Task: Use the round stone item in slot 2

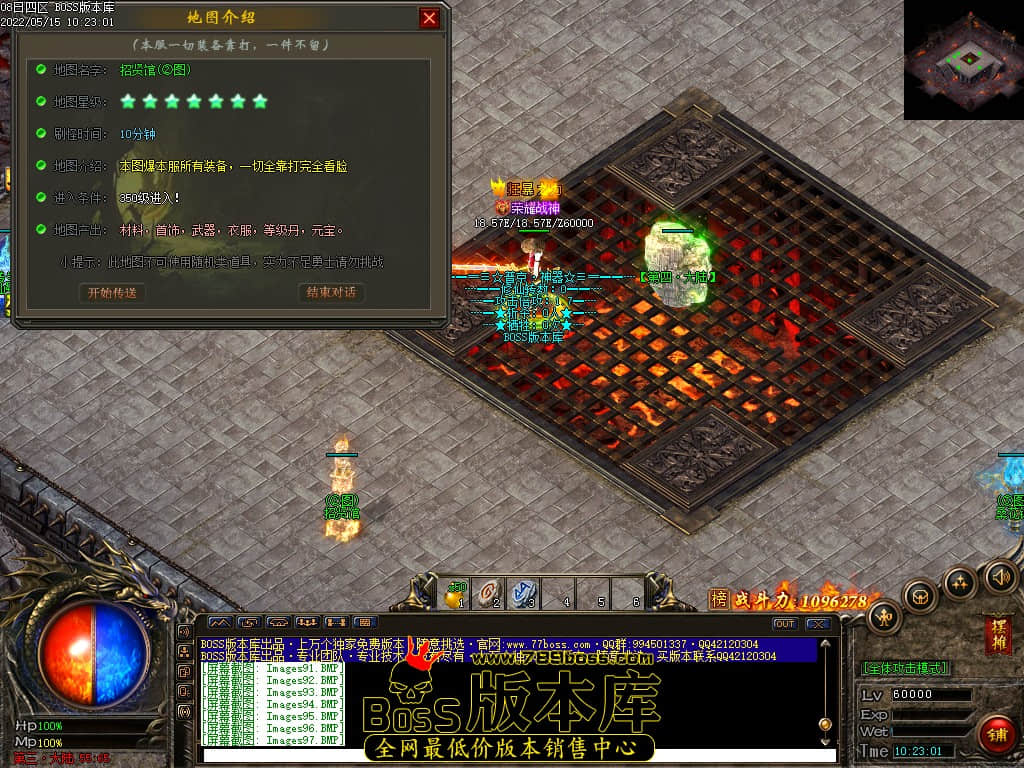Action: 490,594
